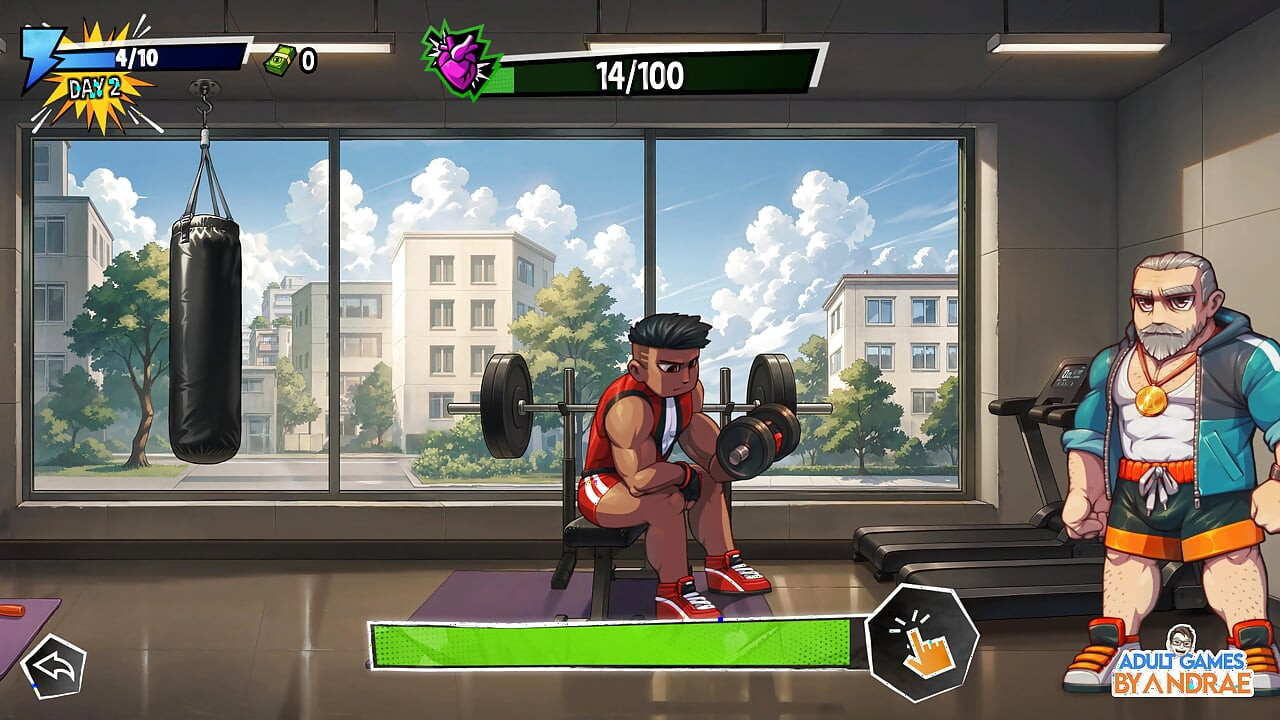The image size is (1280, 720).
Task: Tap the hand-pointer workout button
Action: (921, 644)
